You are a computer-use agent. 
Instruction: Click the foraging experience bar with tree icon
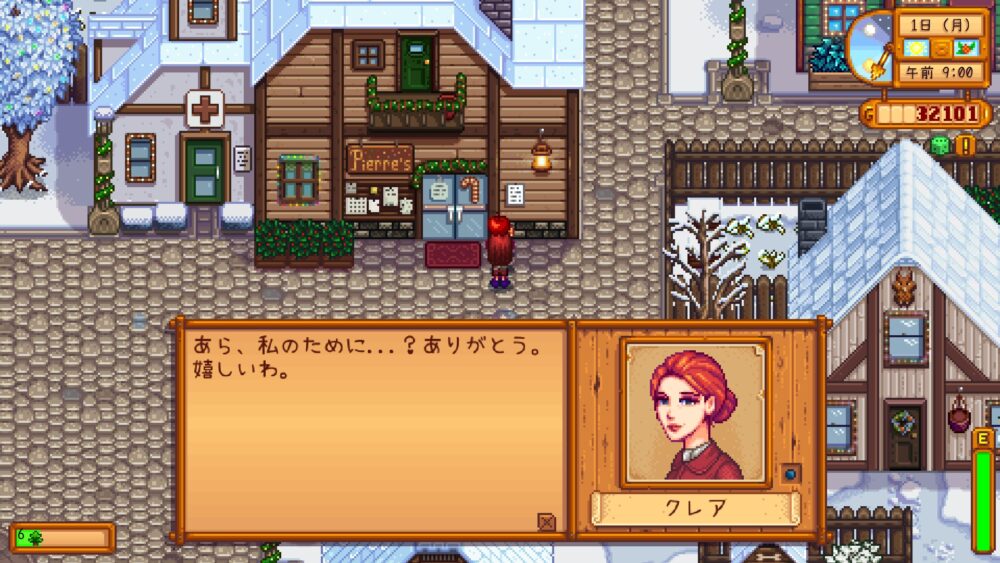coord(62,538)
